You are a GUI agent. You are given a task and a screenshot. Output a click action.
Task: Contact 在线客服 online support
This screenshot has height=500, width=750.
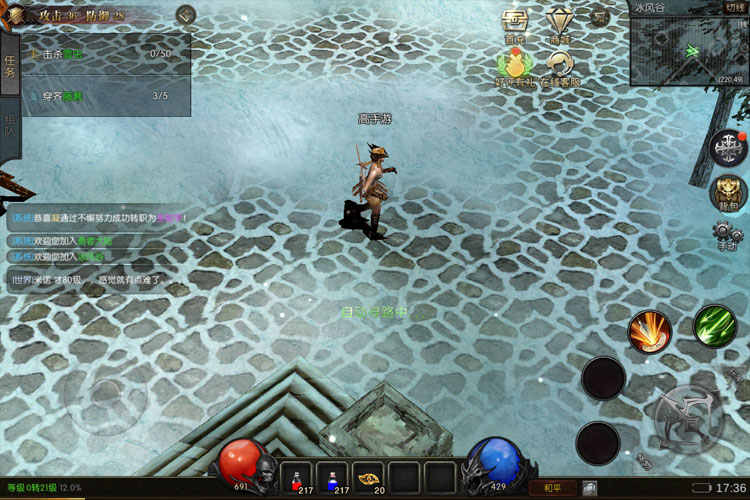coord(561,66)
